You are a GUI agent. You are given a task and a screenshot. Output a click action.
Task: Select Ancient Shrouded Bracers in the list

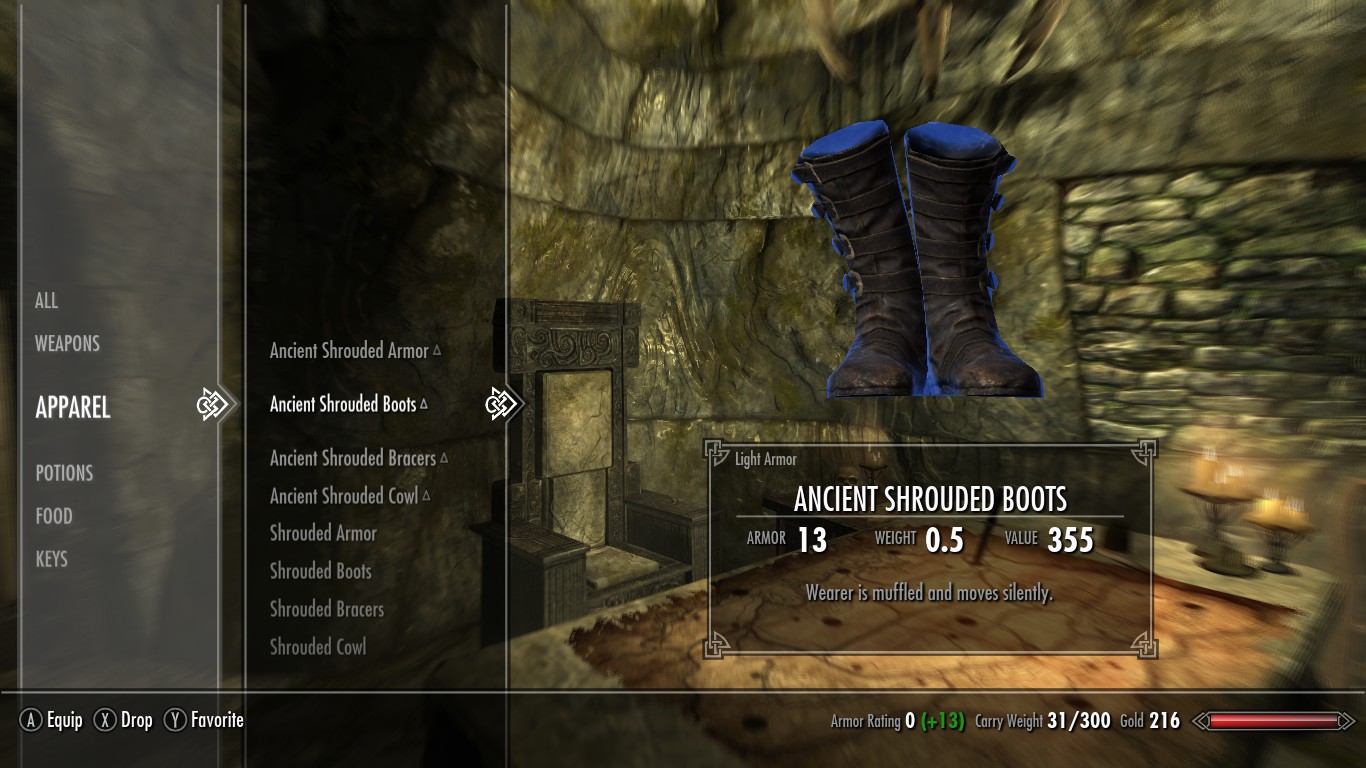[x=353, y=458]
